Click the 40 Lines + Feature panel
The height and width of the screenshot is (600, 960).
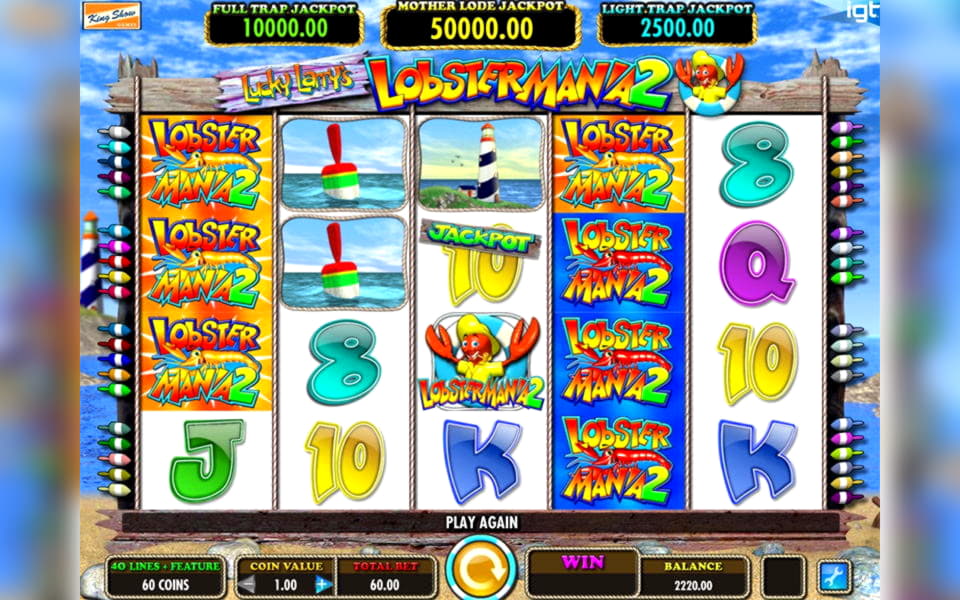165,575
